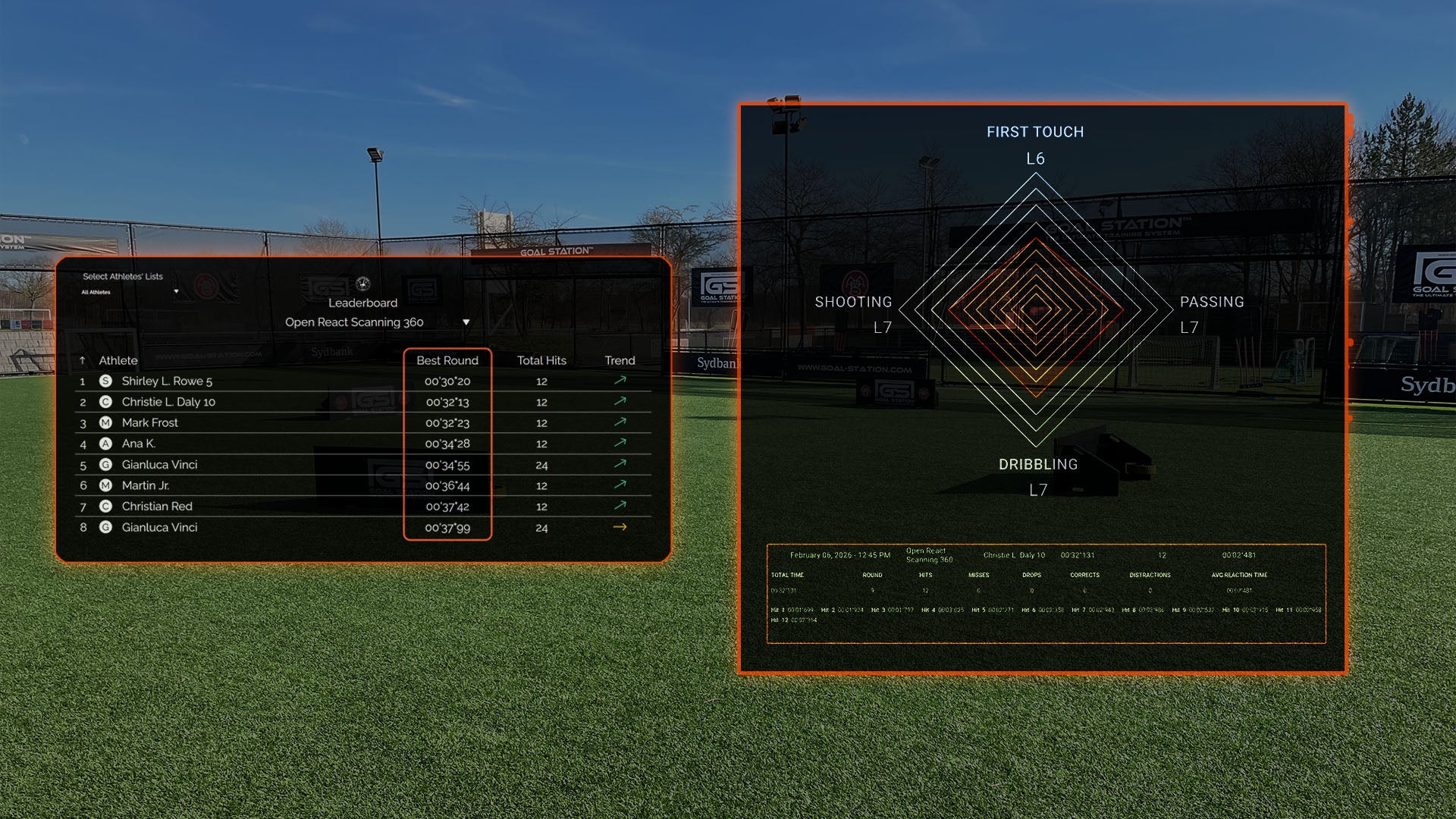Screen dimensions: 1456x819
Task: Select Christie L. Daly 10 row
Action: click(x=168, y=402)
